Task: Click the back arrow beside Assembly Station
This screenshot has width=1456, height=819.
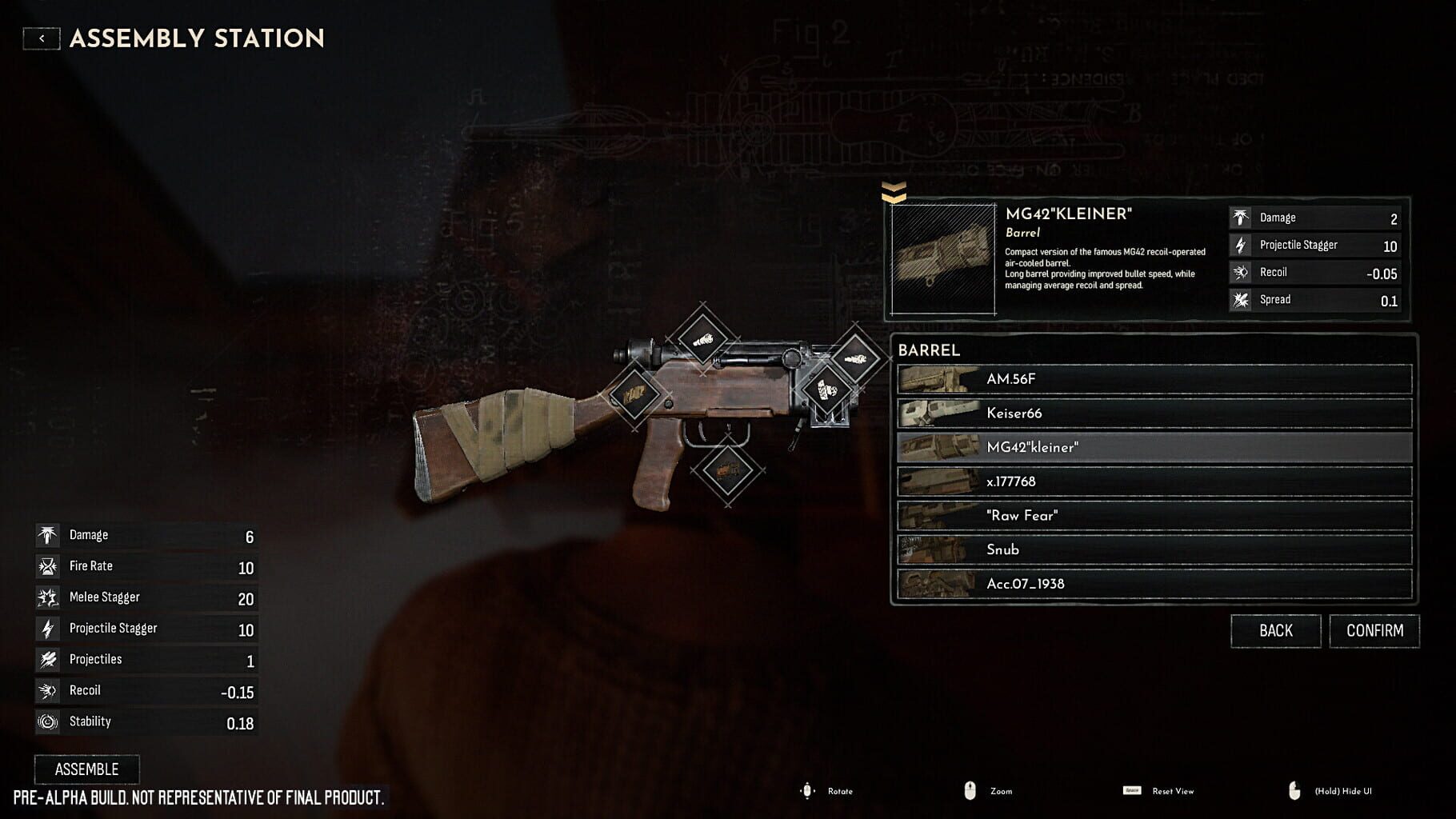Action: pyautogui.click(x=41, y=37)
